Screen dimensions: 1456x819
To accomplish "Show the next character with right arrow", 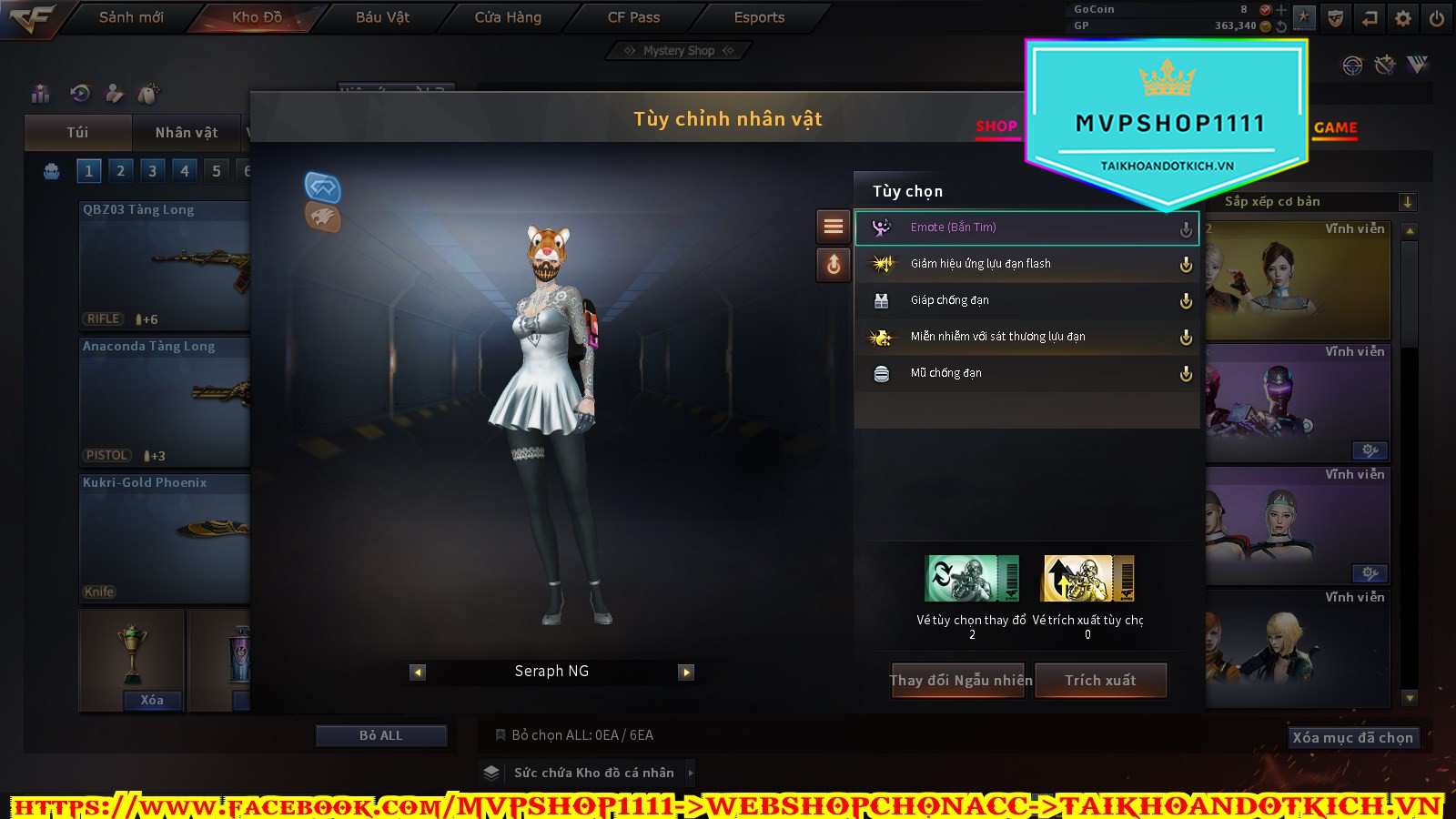I will (x=687, y=672).
